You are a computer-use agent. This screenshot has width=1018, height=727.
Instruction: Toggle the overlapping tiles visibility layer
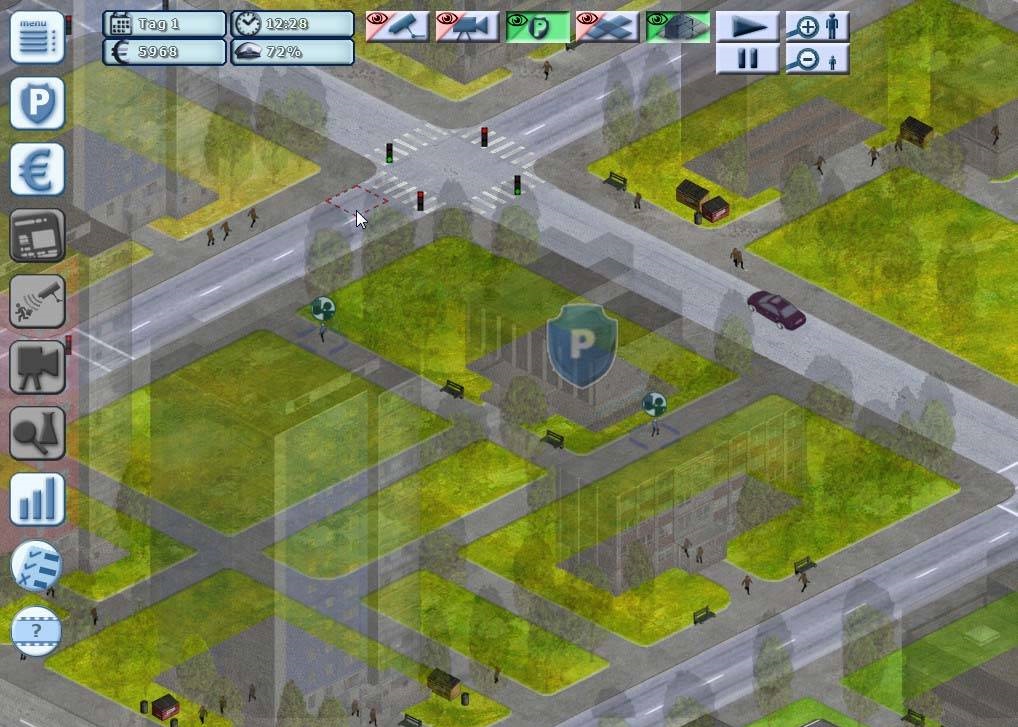pyautogui.click(x=607, y=26)
